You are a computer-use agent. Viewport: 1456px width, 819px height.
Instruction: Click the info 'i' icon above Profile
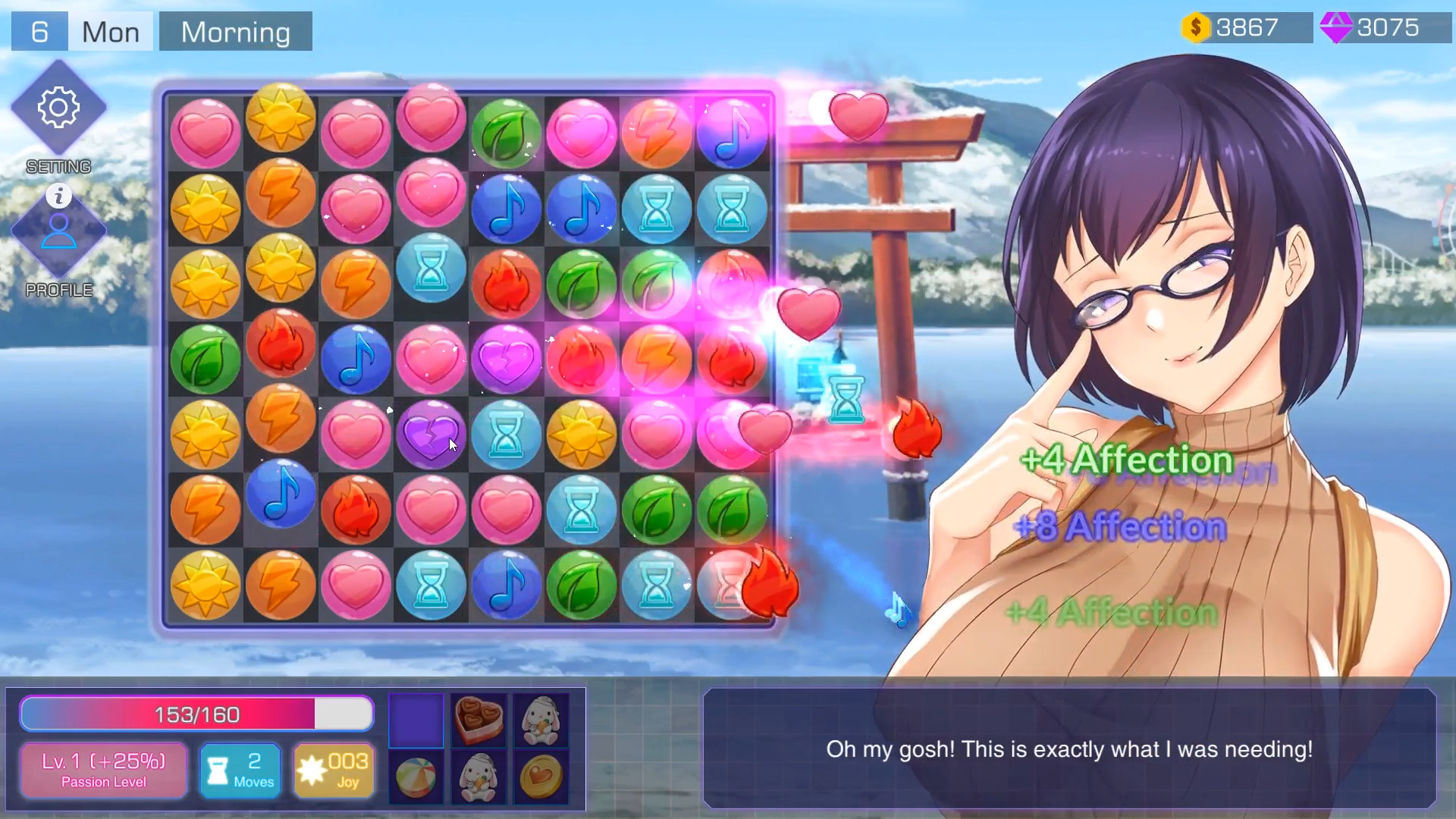tap(59, 196)
